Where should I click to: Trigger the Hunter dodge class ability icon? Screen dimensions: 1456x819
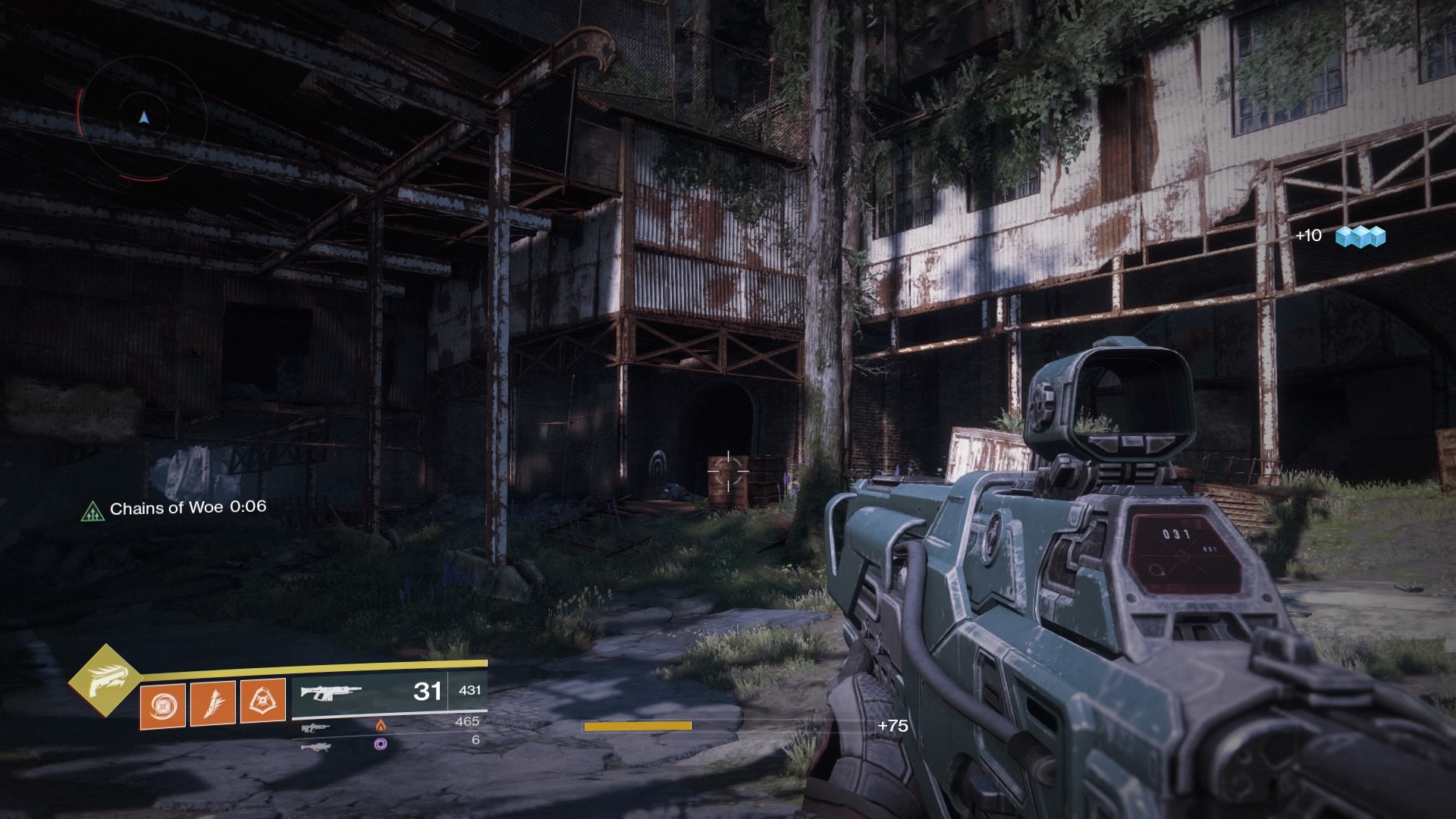[262, 701]
